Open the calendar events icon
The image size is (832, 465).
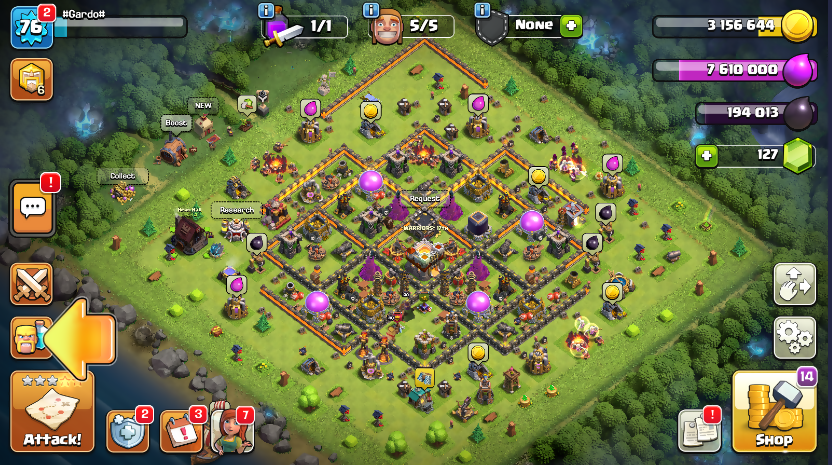pyautogui.click(x=180, y=431)
